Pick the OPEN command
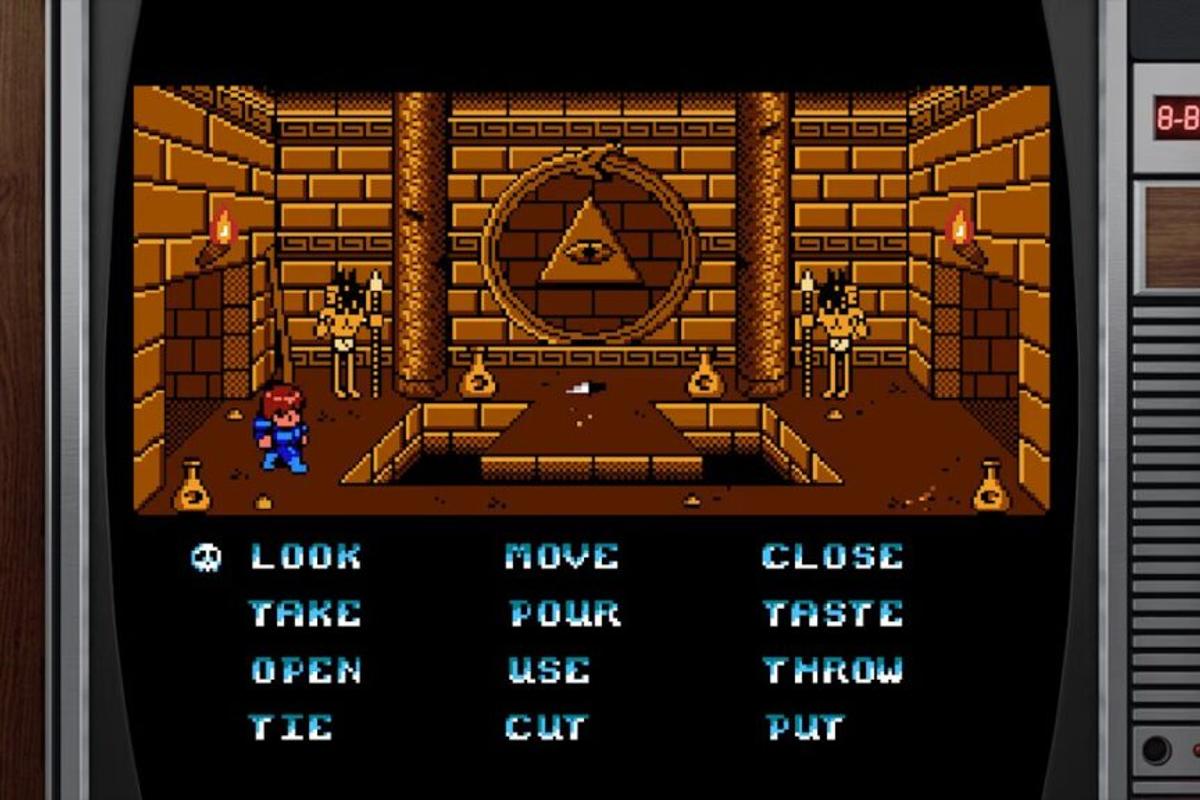 (x=305, y=670)
